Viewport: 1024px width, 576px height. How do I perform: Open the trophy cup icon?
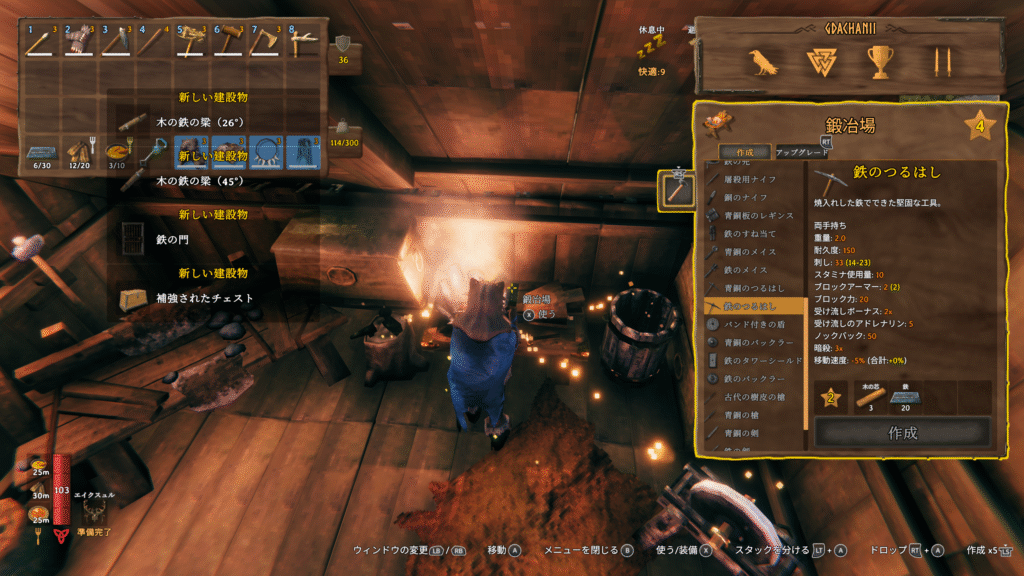pyautogui.click(x=881, y=63)
